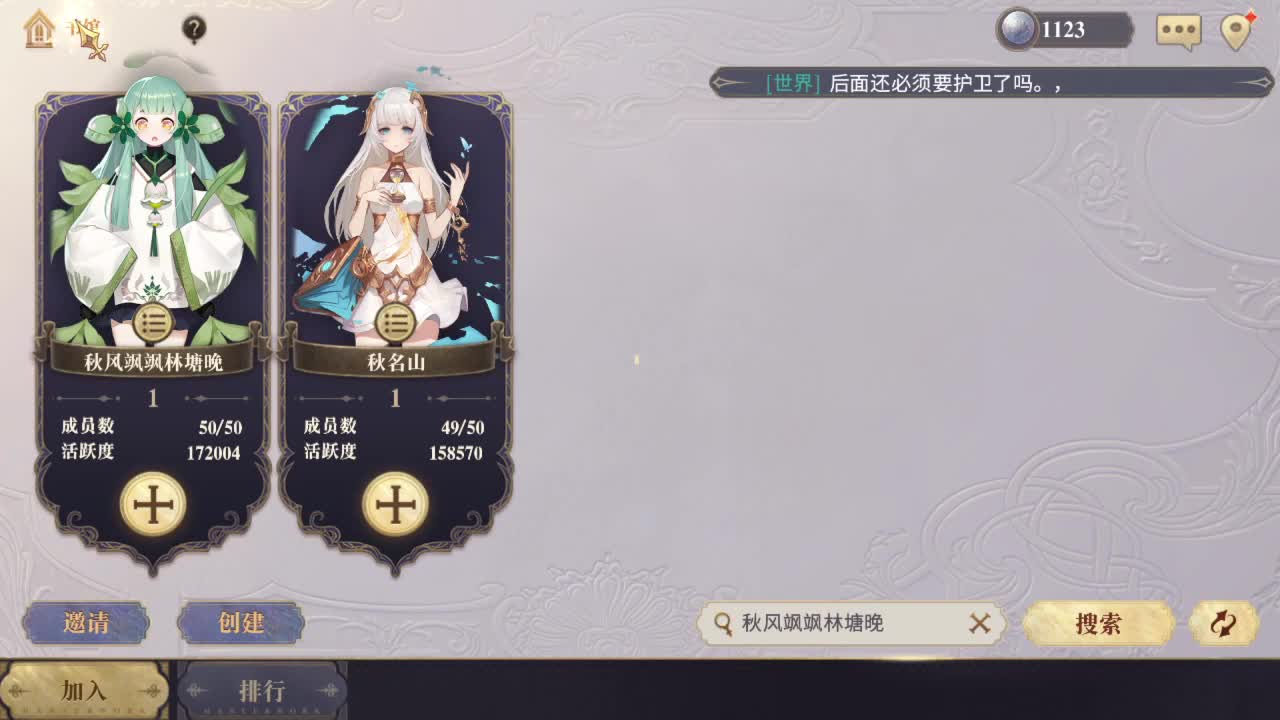Join guild 秋名山 via plus button
1280x720 pixels.
[396, 503]
